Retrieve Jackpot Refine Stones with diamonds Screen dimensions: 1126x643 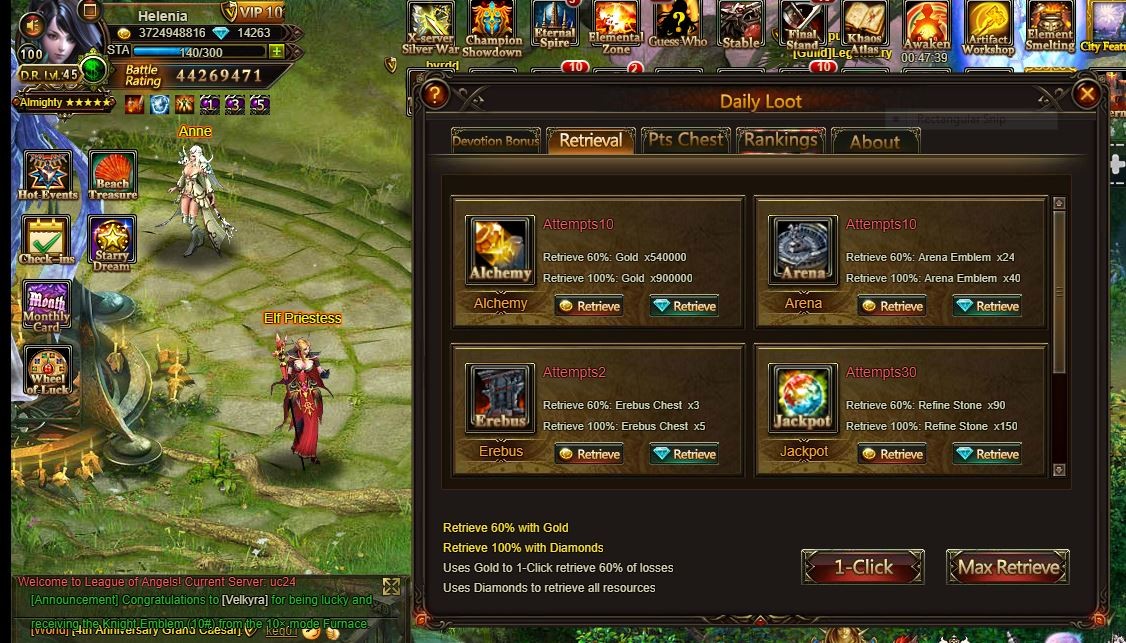[x=987, y=454]
